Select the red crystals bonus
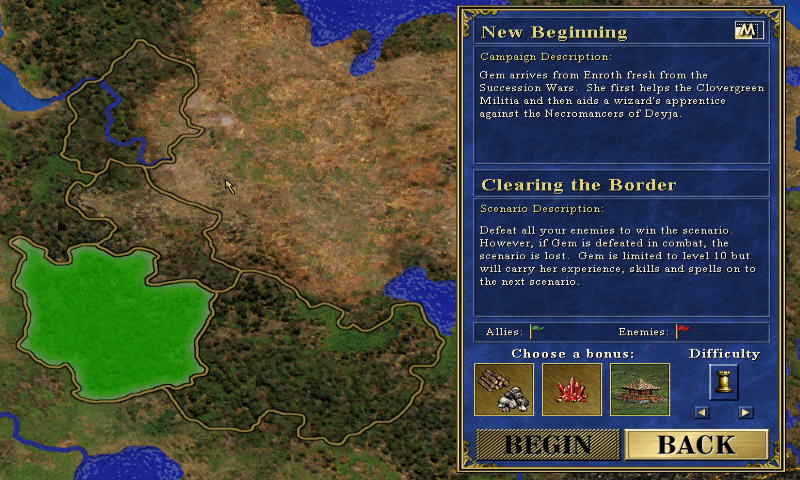 pyautogui.click(x=572, y=389)
